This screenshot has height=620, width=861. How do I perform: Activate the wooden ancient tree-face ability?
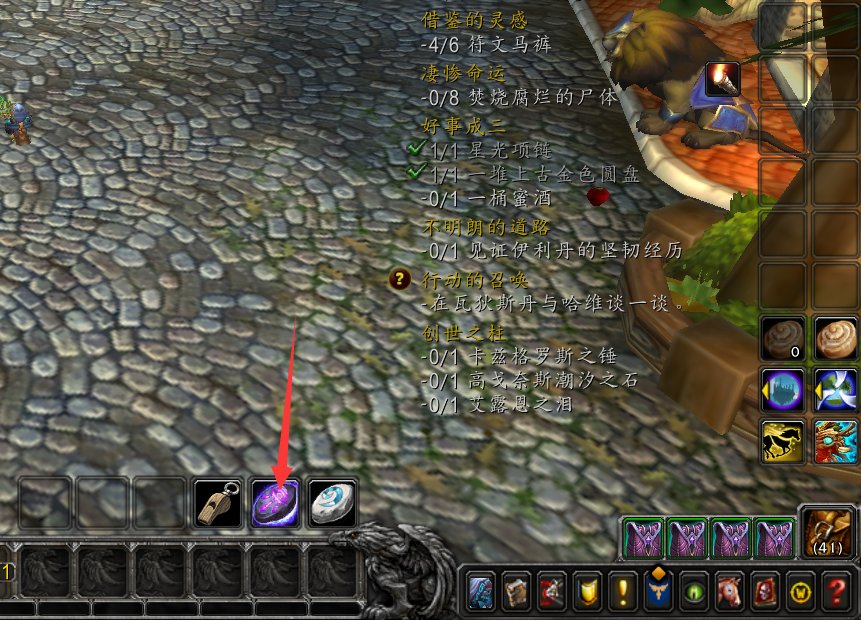(835, 441)
